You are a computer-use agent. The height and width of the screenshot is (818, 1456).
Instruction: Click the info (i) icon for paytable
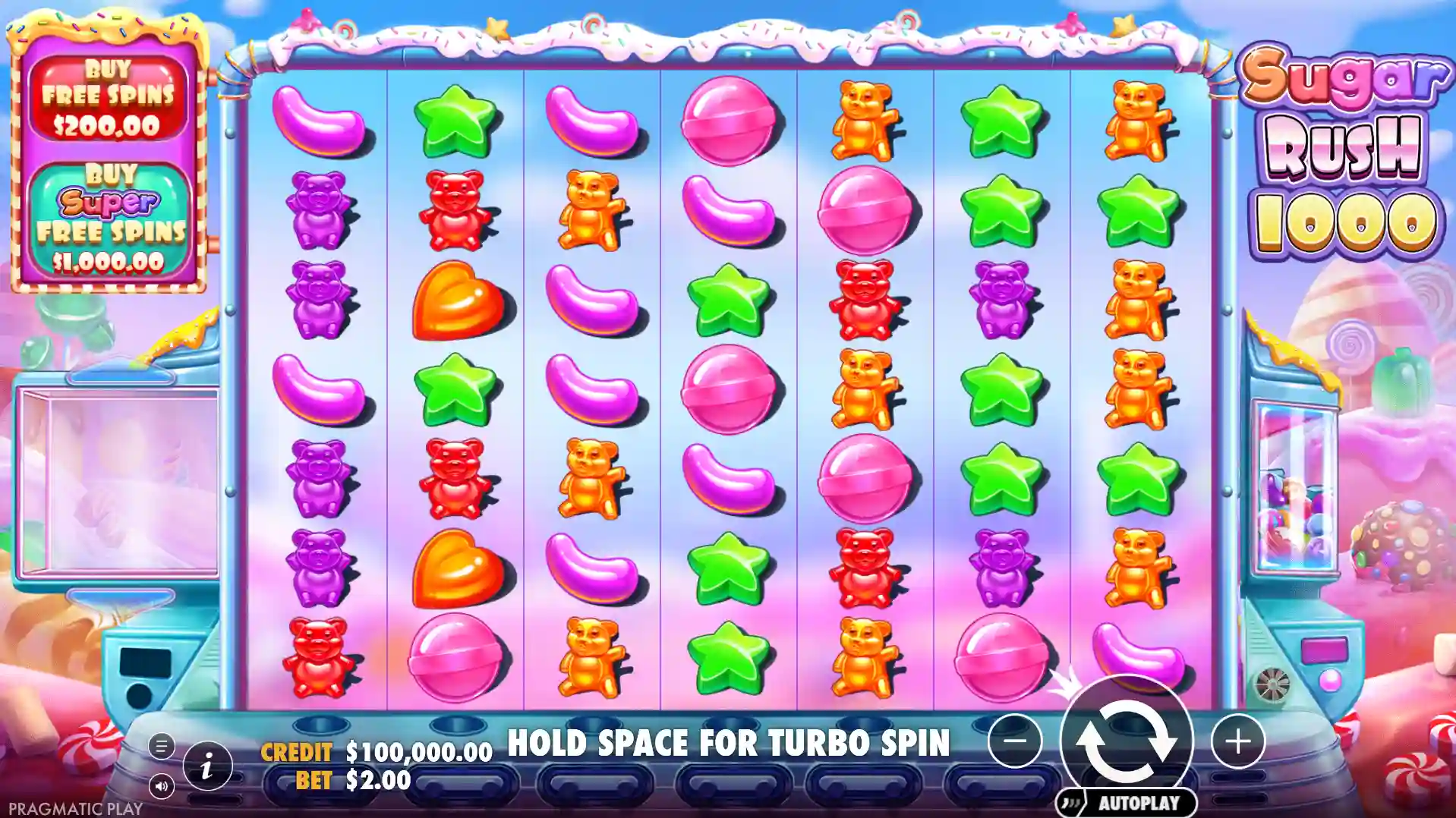210,766
